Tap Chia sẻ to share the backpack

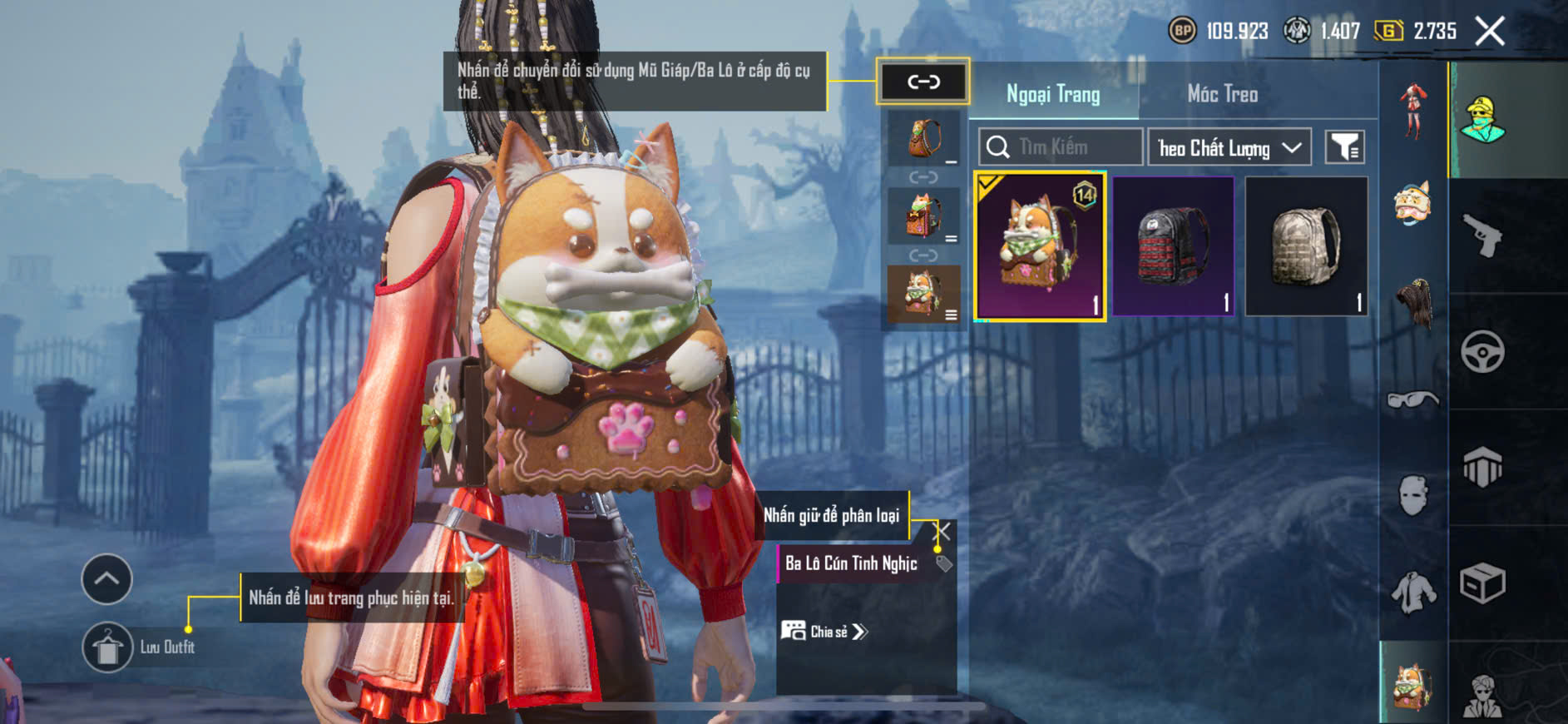point(824,632)
